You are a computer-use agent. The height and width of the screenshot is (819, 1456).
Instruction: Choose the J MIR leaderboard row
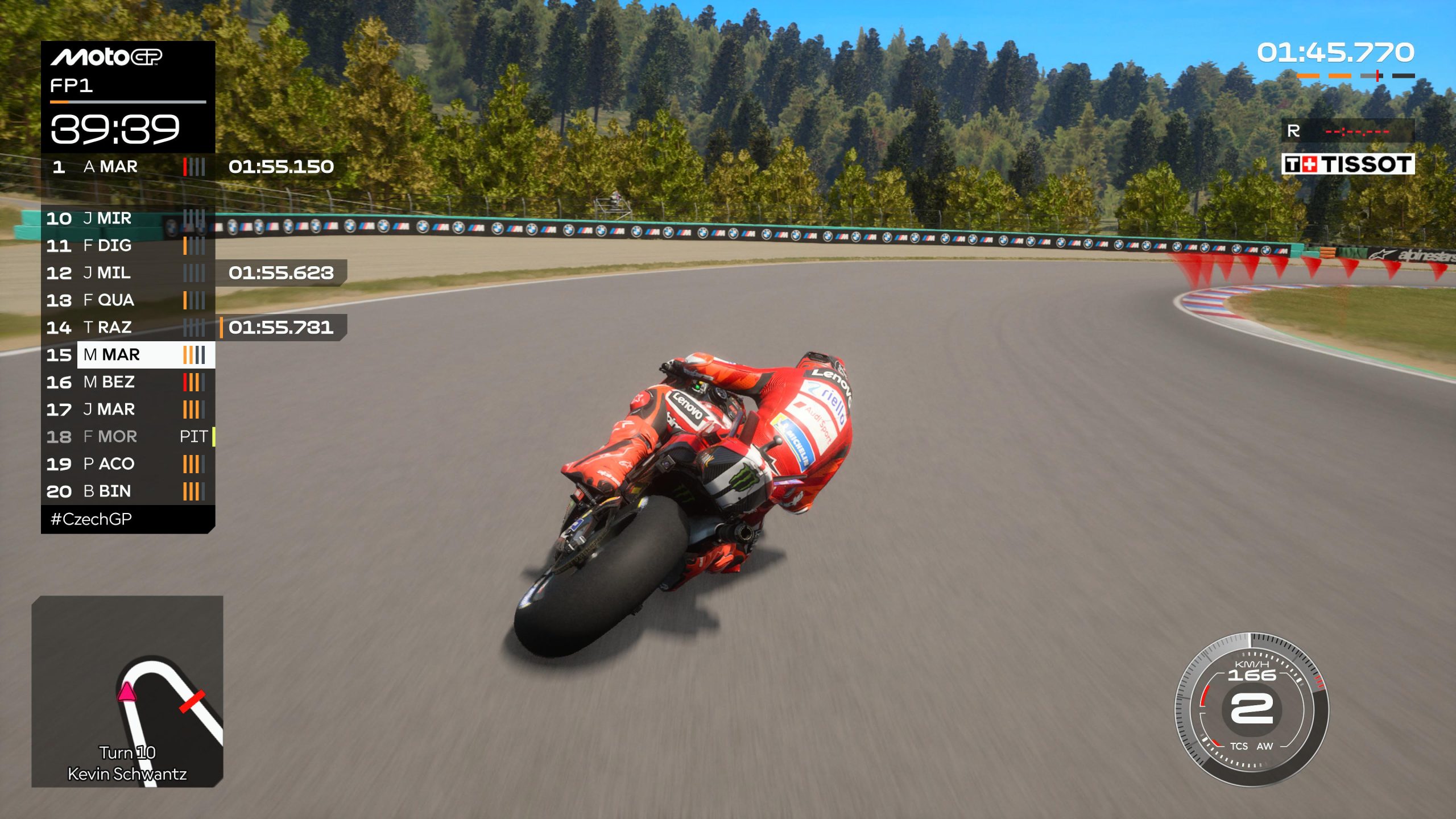click(128, 218)
